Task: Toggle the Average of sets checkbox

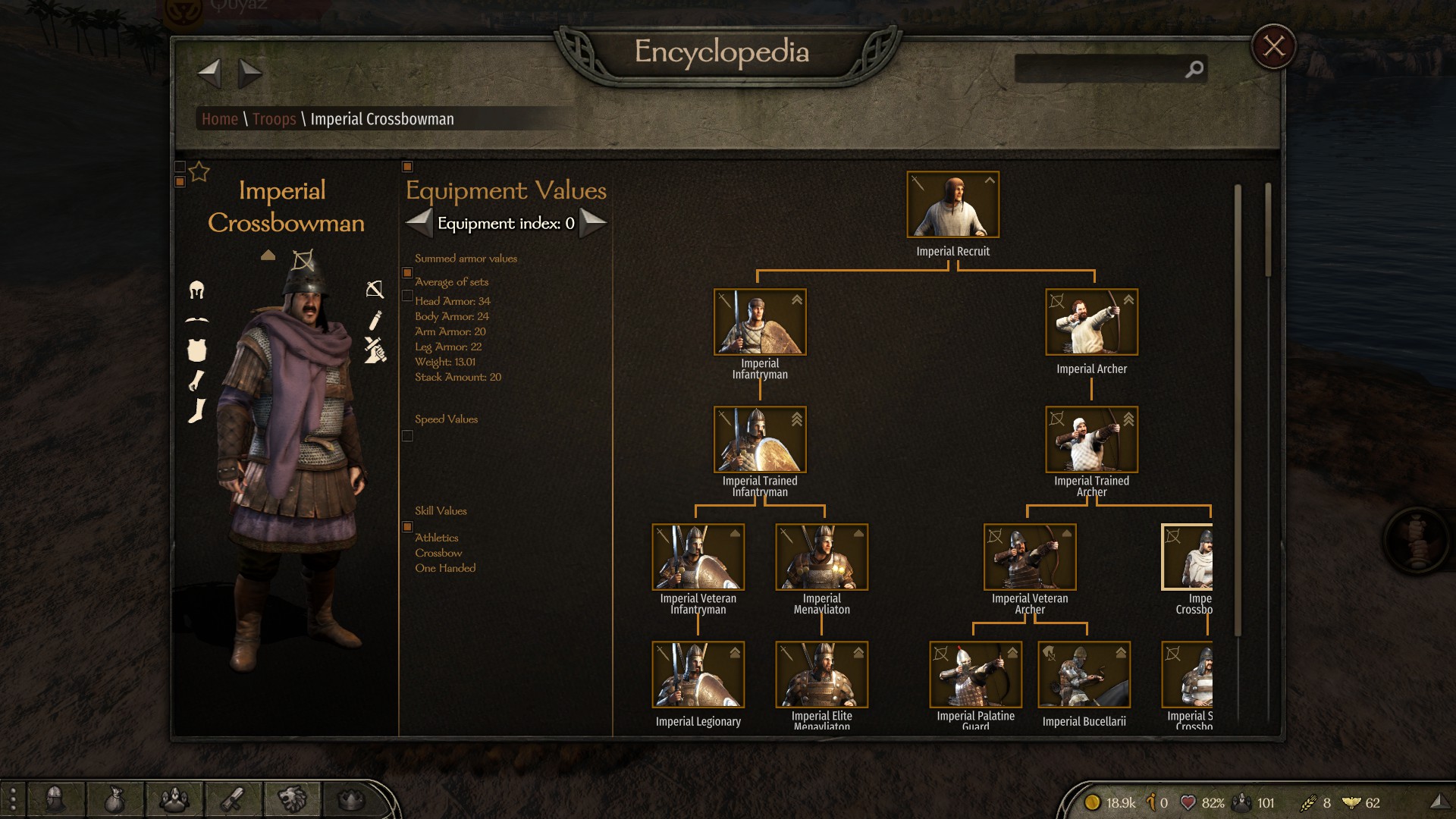Action: 407,273
